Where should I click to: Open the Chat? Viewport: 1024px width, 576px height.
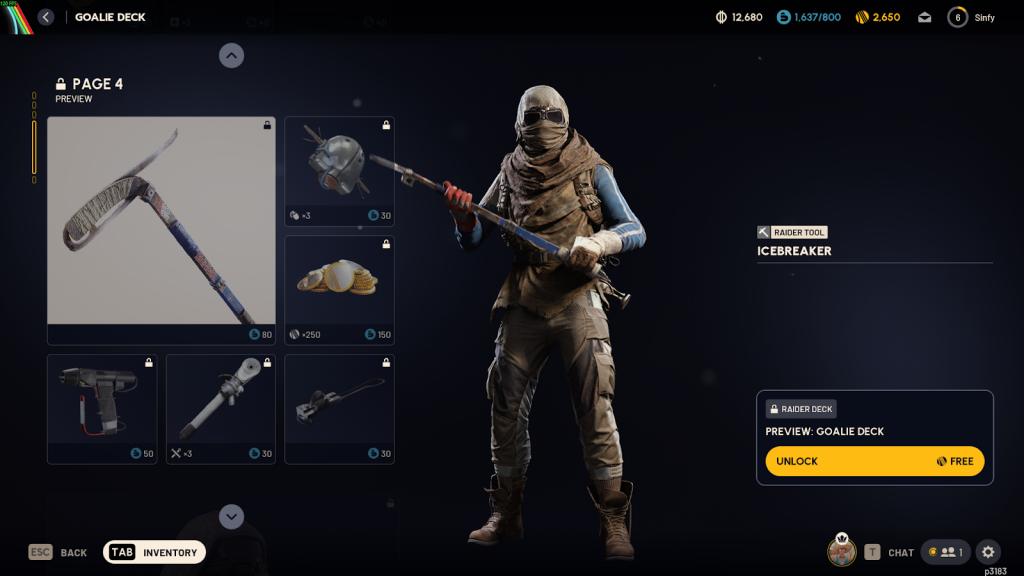point(889,552)
